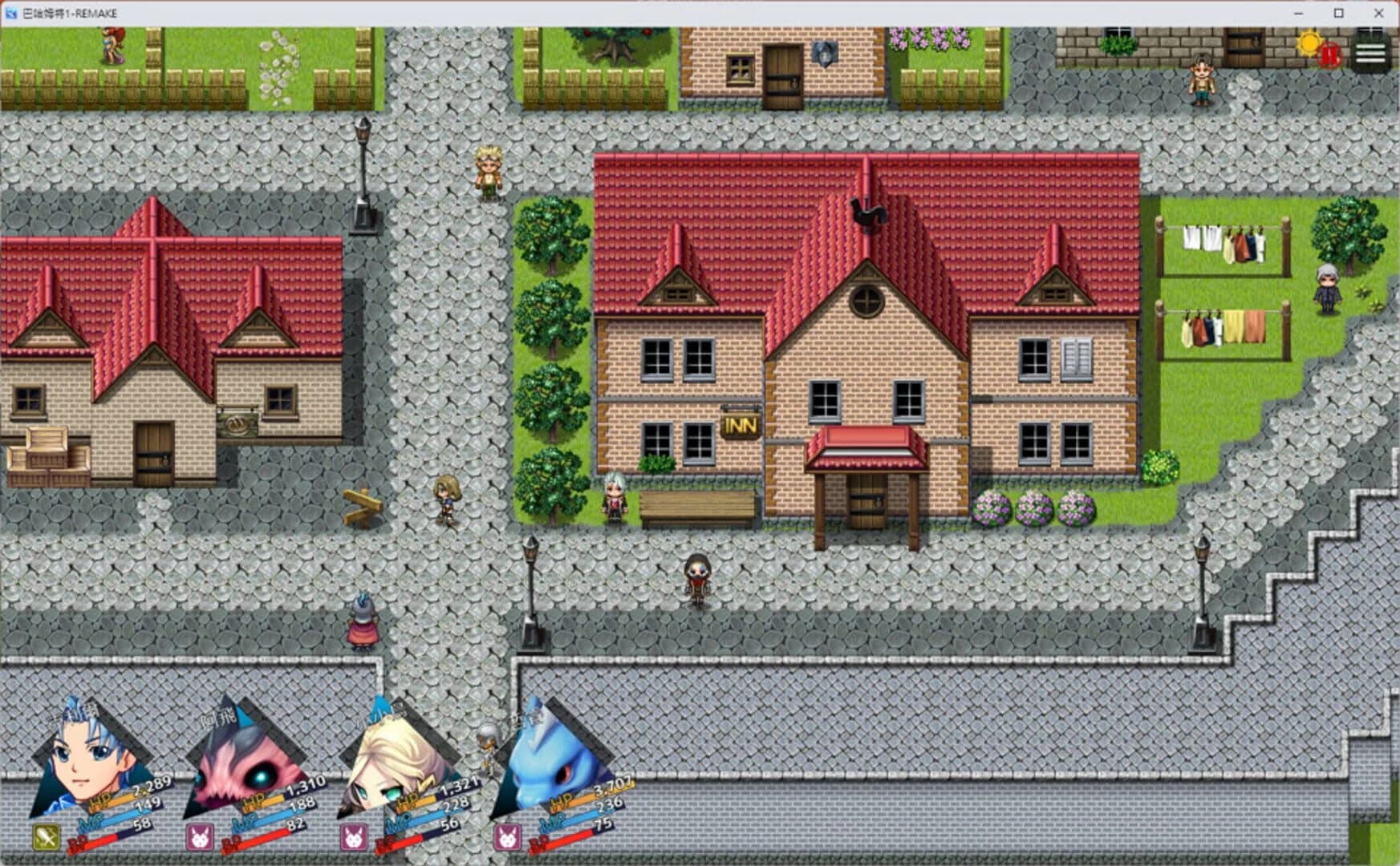Select the sword icon under the first portrait
Image resolution: width=1400 pixels, height=866 pixels.
tap(47, 836)
